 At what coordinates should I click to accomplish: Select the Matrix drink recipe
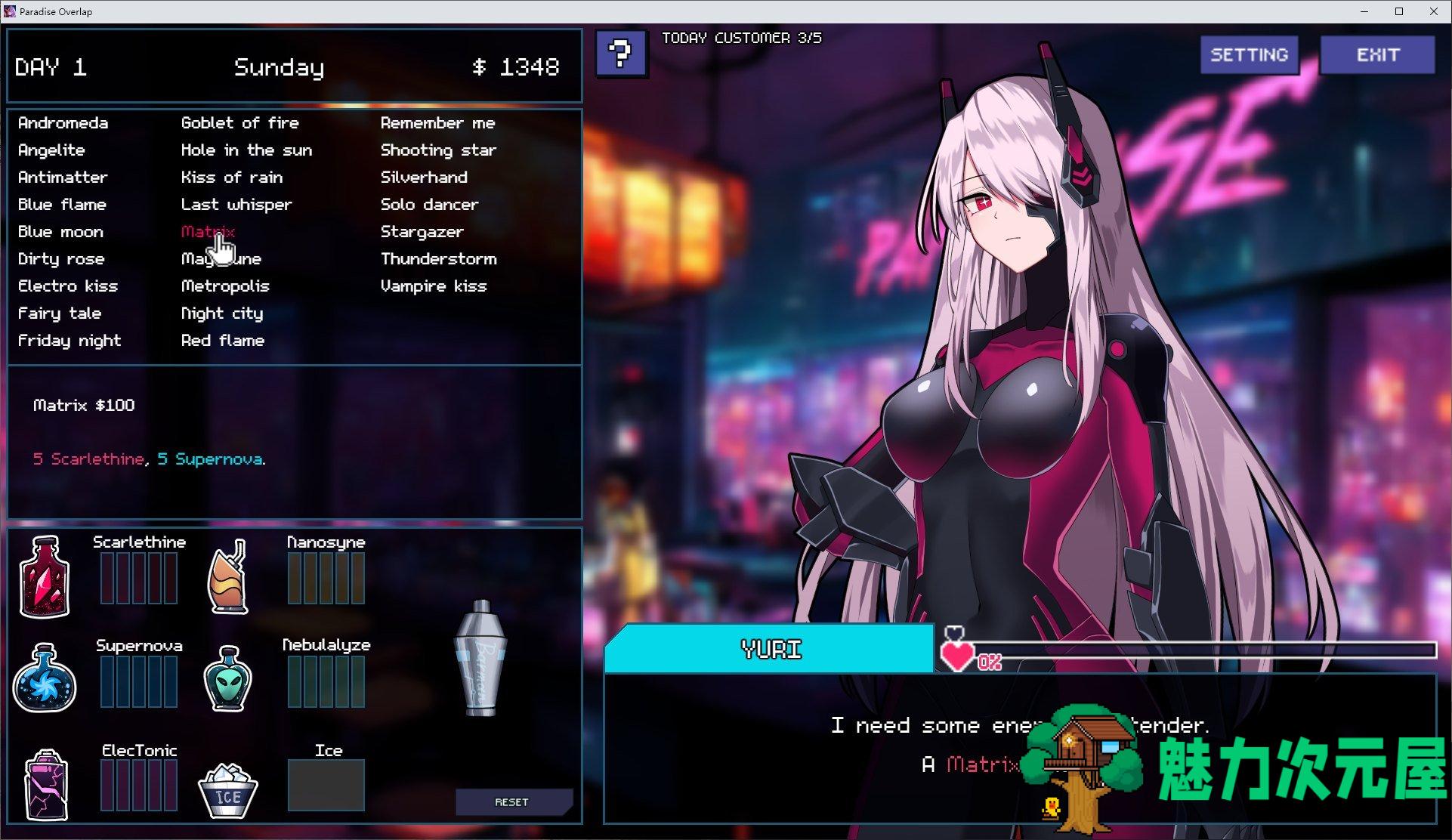pyautogui.click(x=208, y=232)
